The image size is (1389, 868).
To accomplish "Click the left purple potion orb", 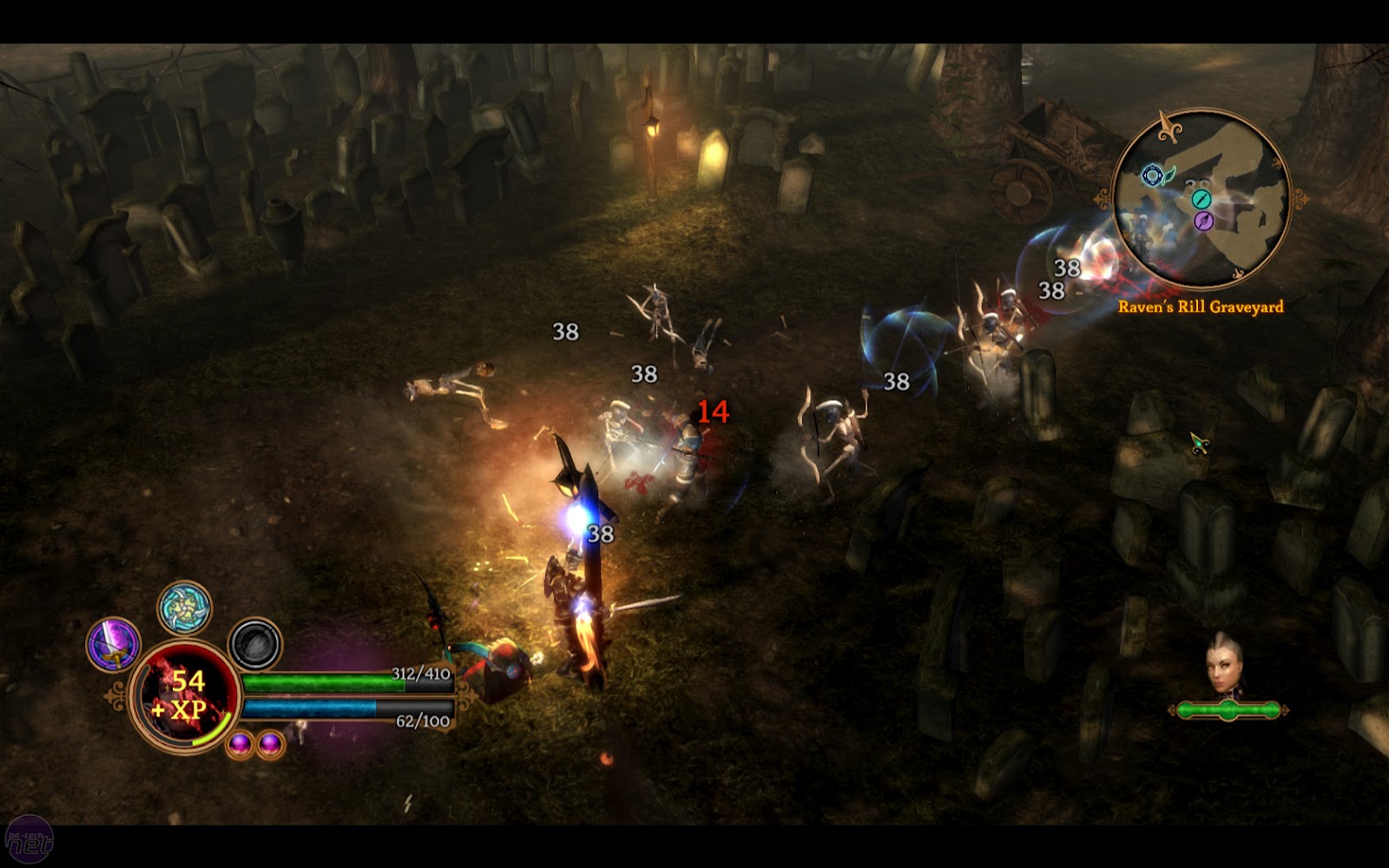I will point(240,745).
